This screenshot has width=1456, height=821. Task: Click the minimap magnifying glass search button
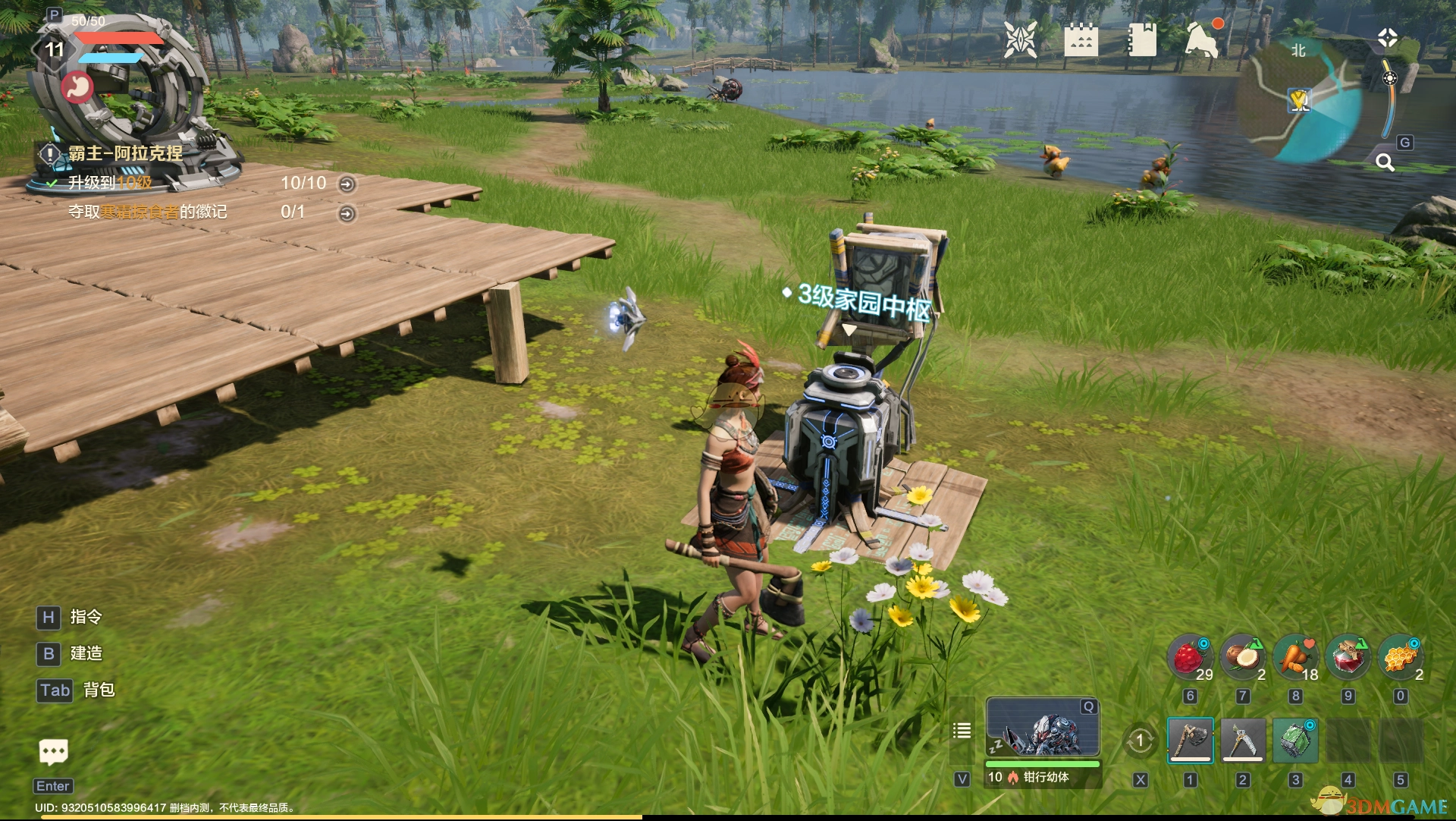1385,162
